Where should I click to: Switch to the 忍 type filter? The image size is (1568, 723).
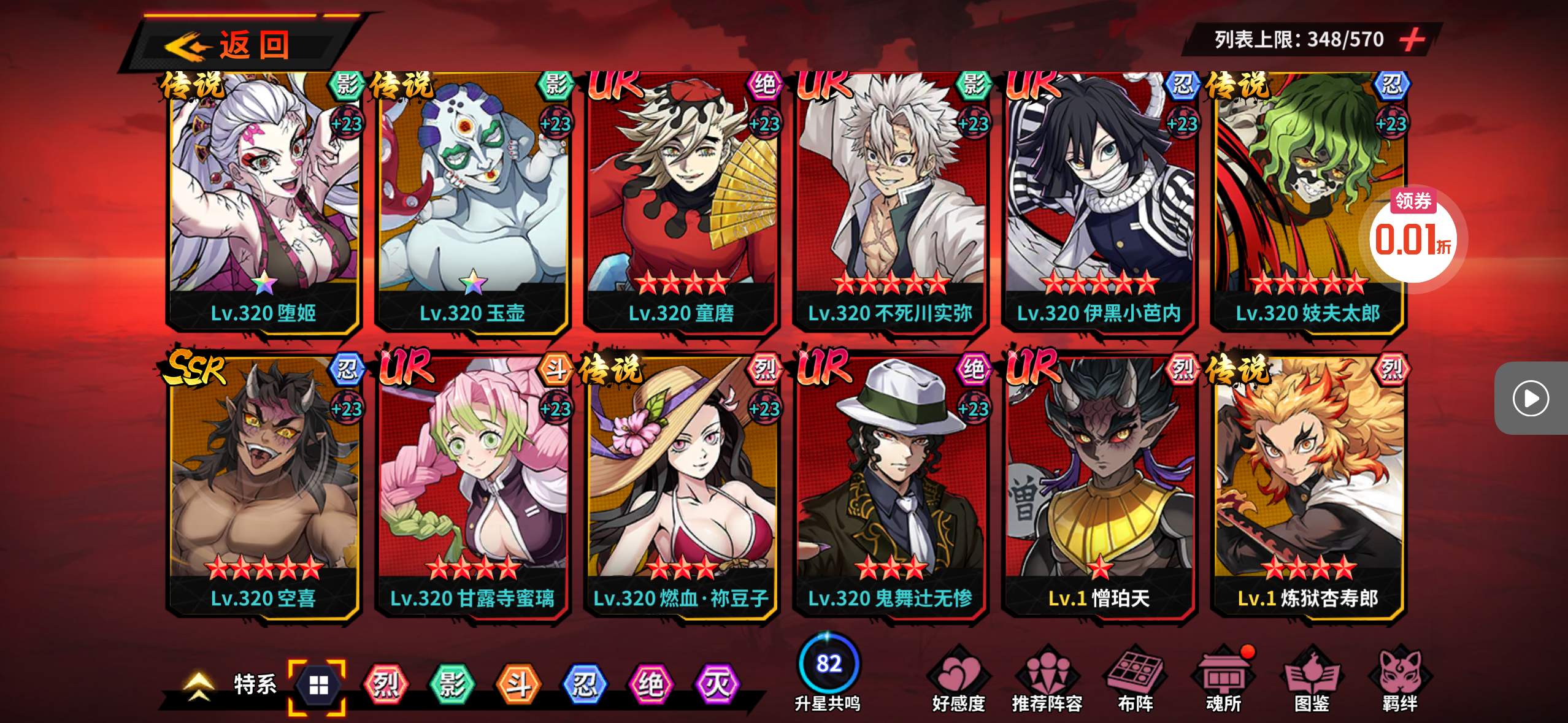585,684
